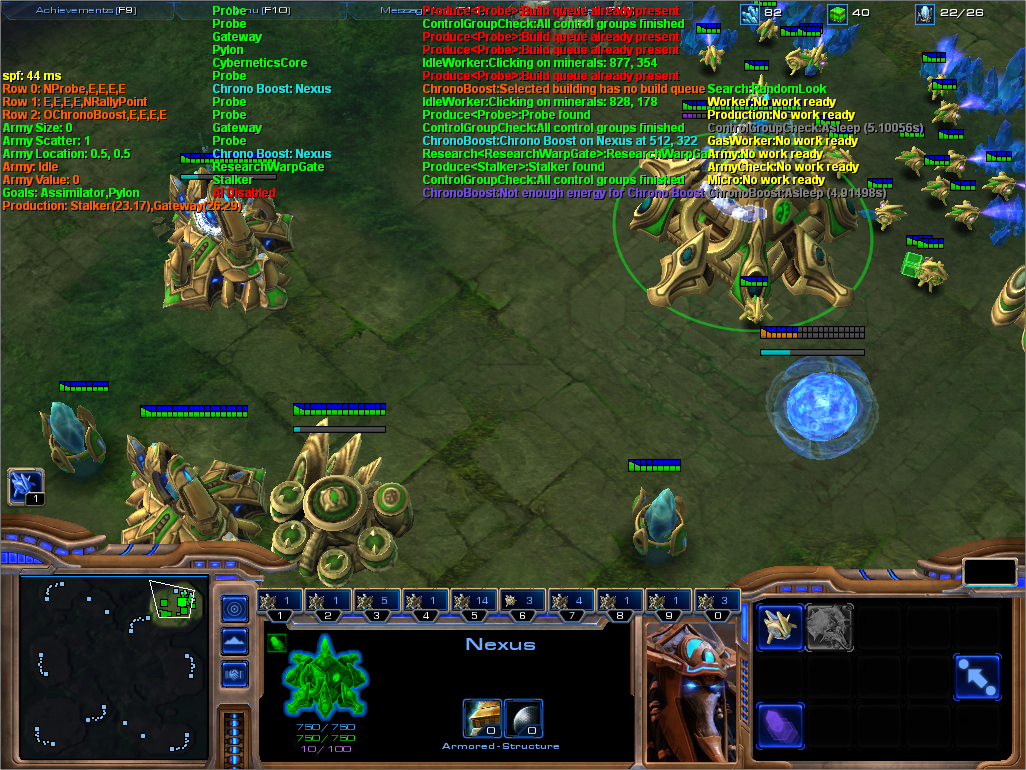Set the Nexus rally point
The width and height of the screenshot is (1026, 770).
(x=977, y=677)
